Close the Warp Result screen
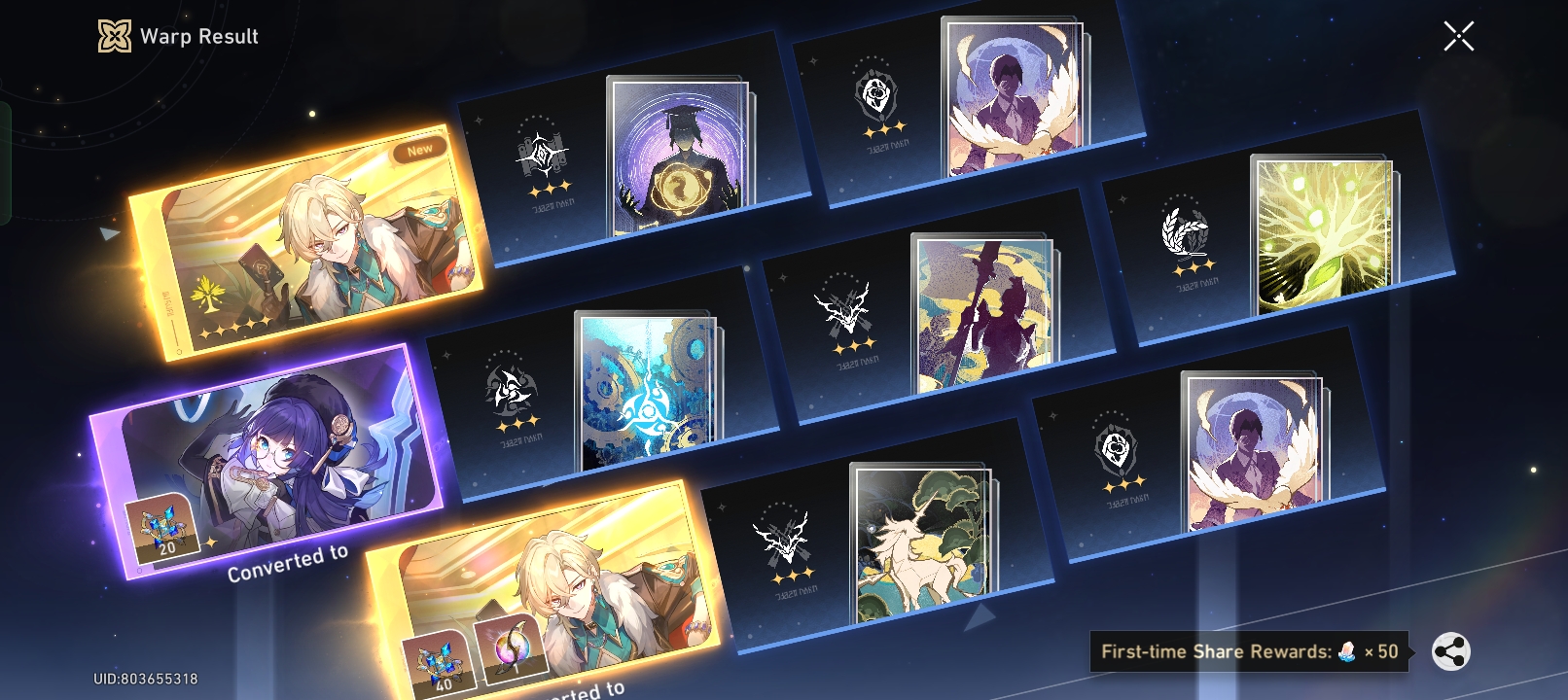This screenshot has height=700, width=1568. click(x=1457, y=36)
